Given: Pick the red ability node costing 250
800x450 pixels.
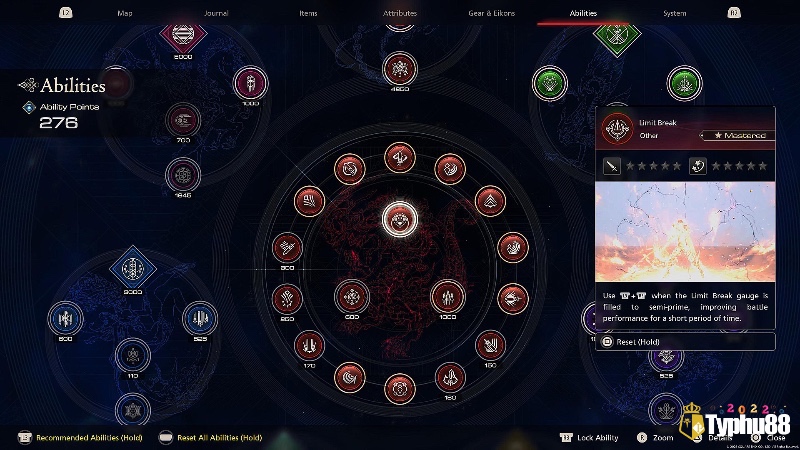Looking at the screenshot, I should click(287, 297).
